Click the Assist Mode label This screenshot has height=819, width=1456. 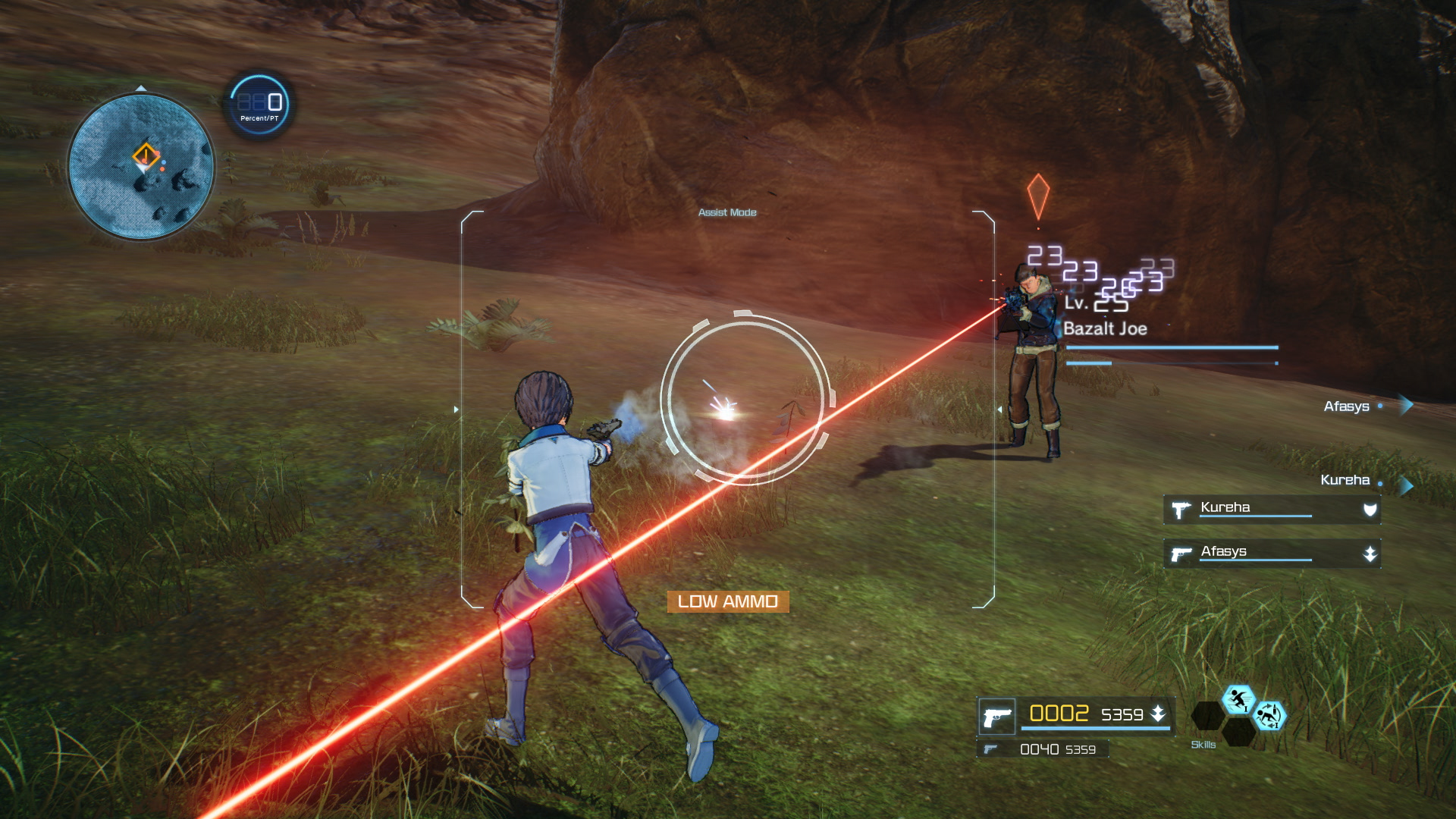727,213
